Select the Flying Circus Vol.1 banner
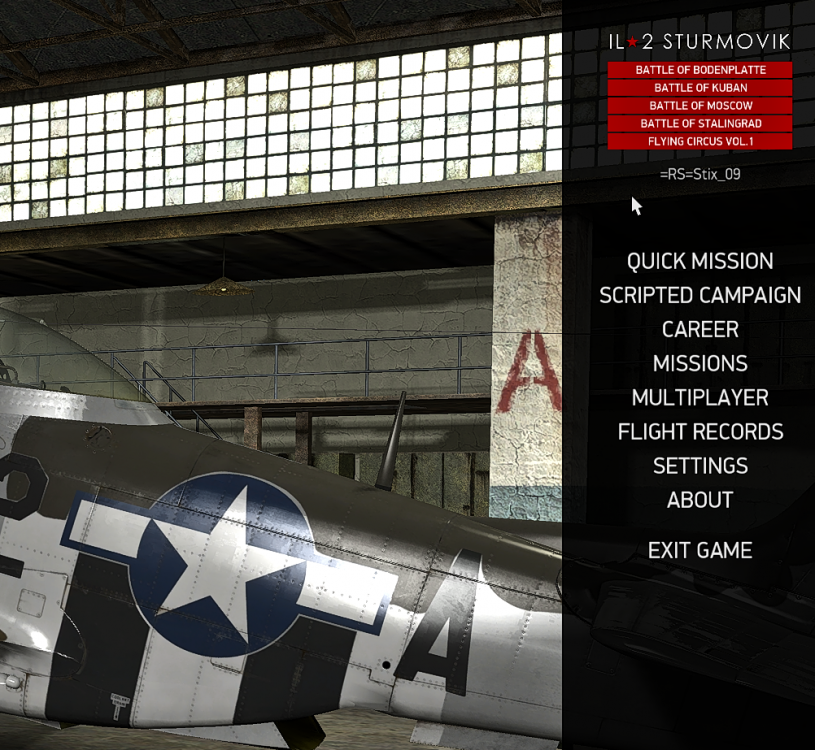 coord(700,142)
